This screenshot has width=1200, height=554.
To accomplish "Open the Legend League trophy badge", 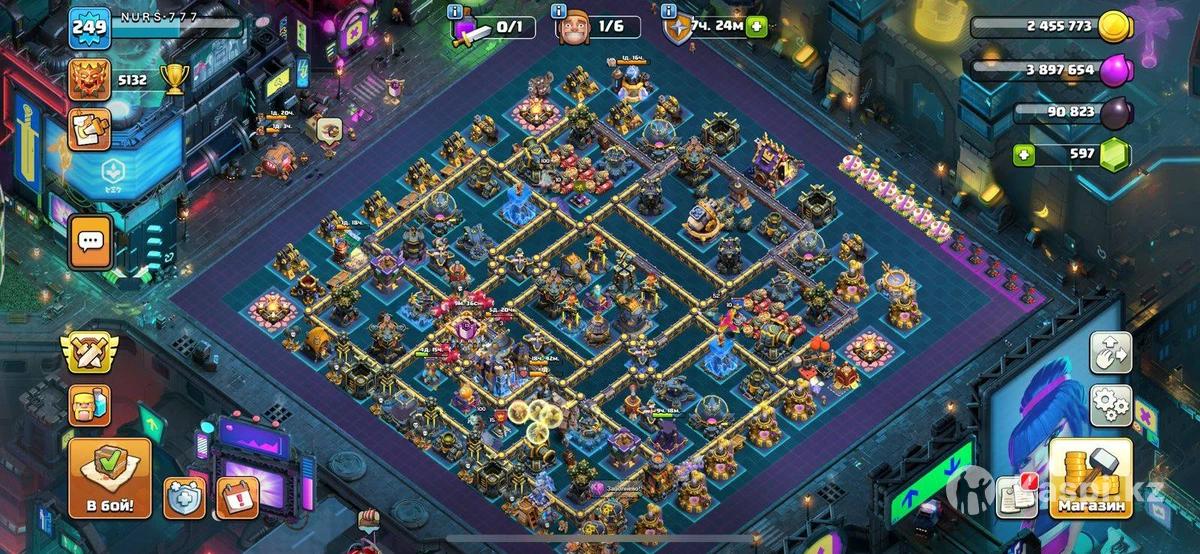I will tap(89, 79).
